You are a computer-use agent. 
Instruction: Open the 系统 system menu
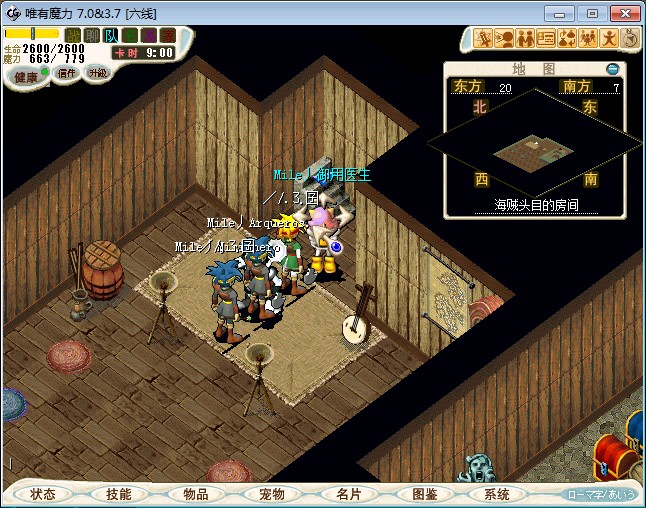click(497, 494)
